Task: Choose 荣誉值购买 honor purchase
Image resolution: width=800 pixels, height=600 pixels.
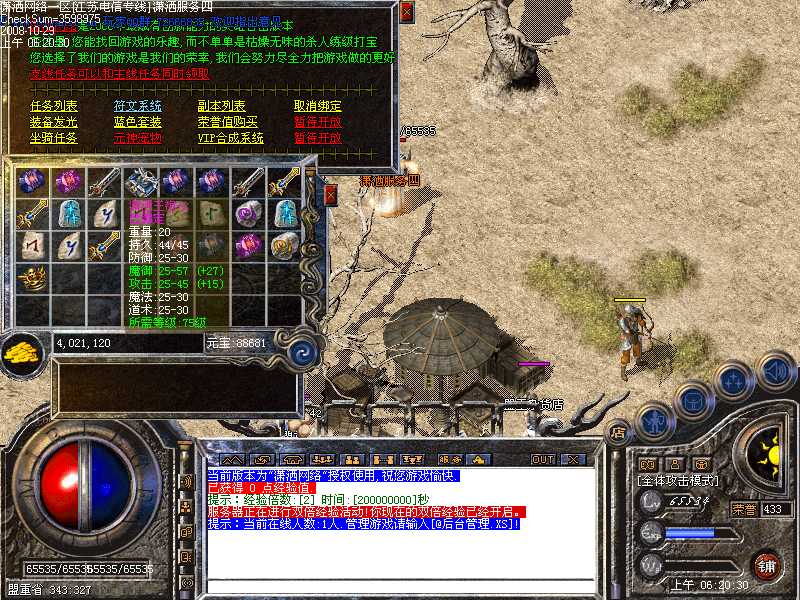Action: 227,122
